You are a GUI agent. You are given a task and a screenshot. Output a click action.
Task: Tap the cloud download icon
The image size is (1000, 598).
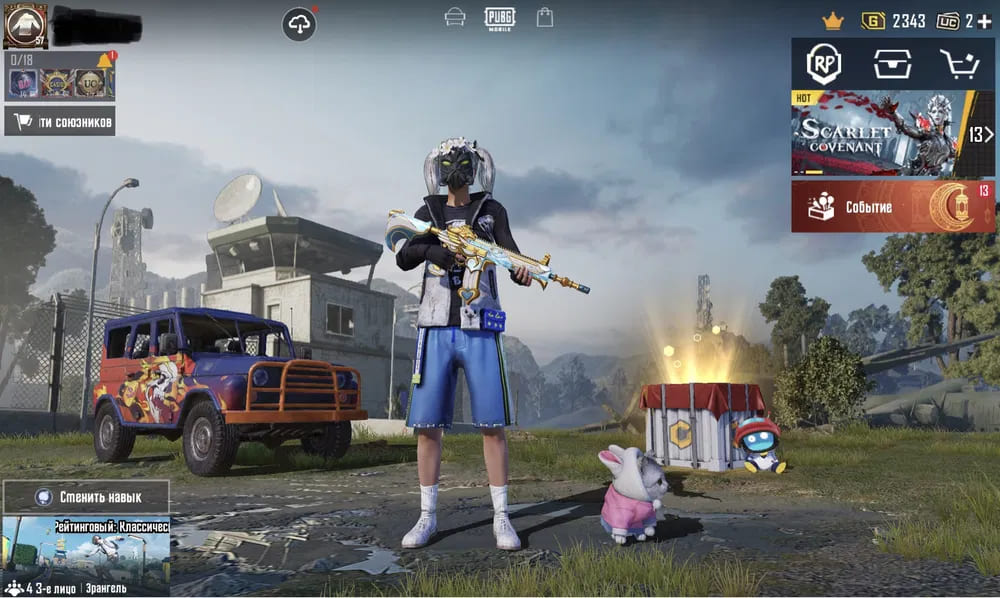tap(299, 24)
